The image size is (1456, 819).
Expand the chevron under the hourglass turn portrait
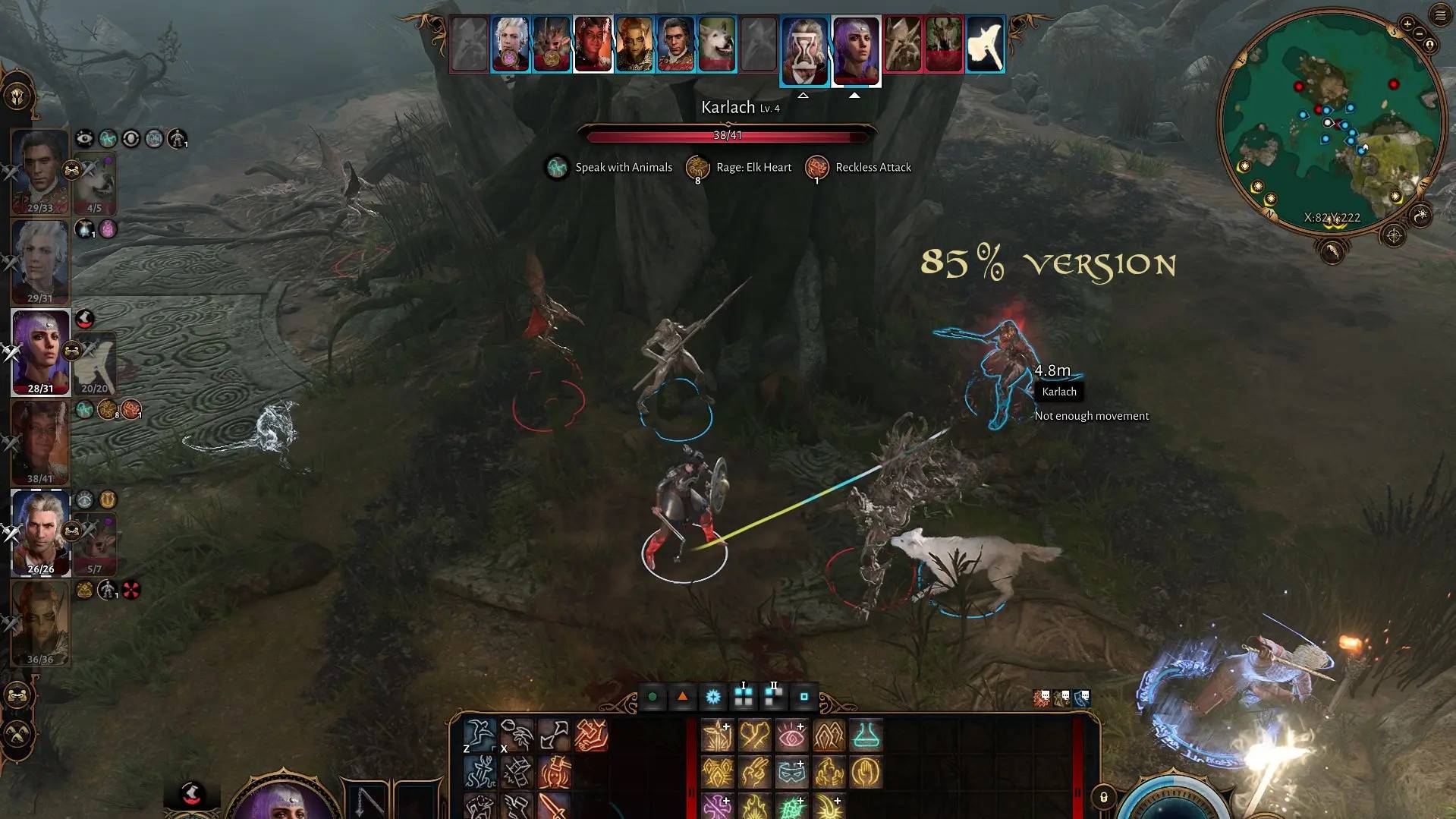[x=803, y=95]
